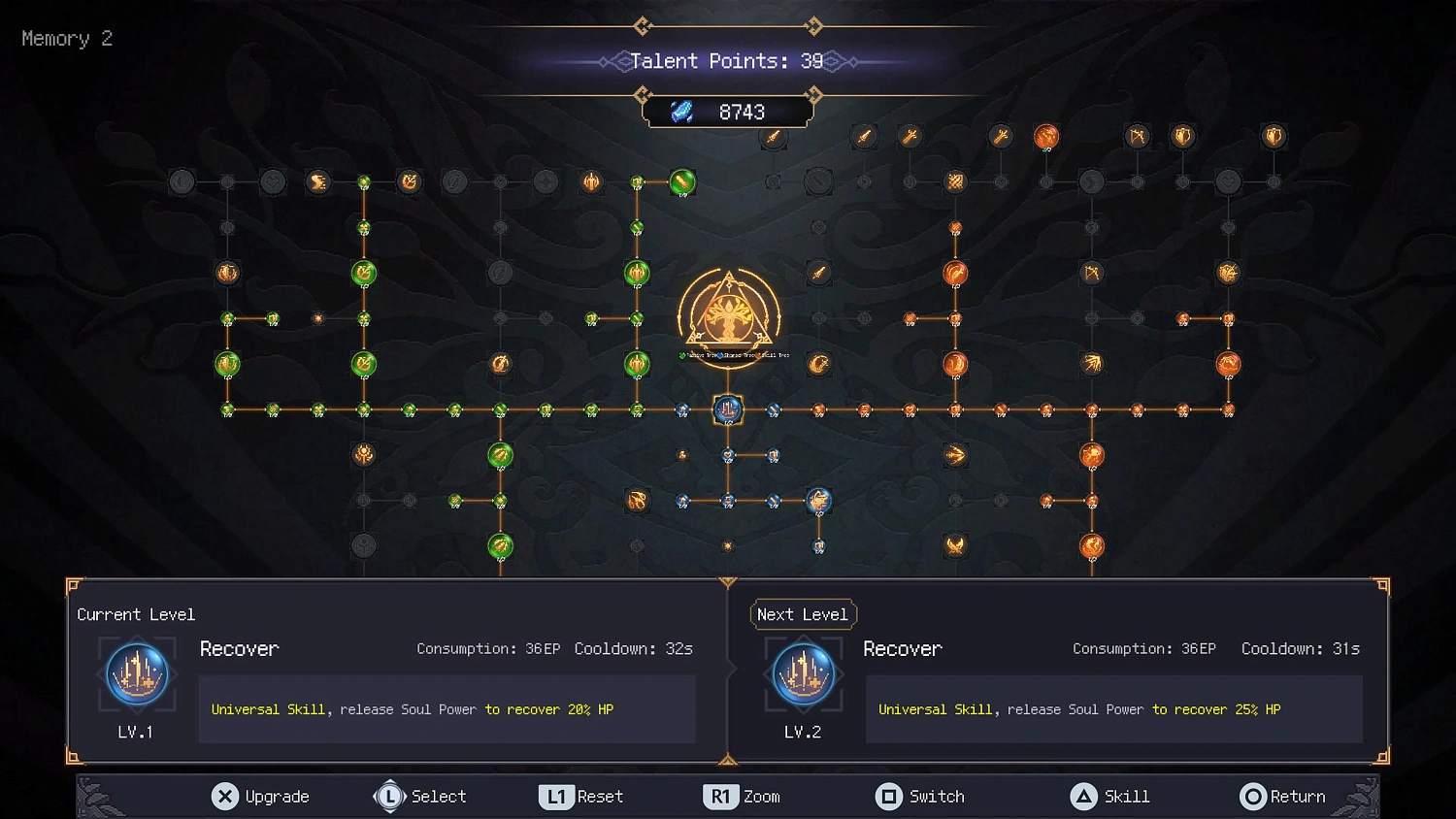
Task: Switch to the Next Level tab
Action: tap(803, 614)
